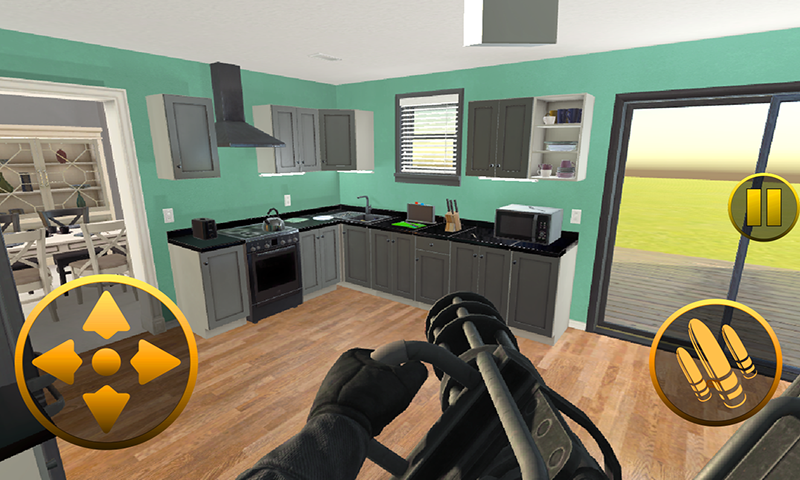This screenshot has height=480, width=800.
Task: Tap the right arrow on the movement pad
Action: (x=154, y=361)
